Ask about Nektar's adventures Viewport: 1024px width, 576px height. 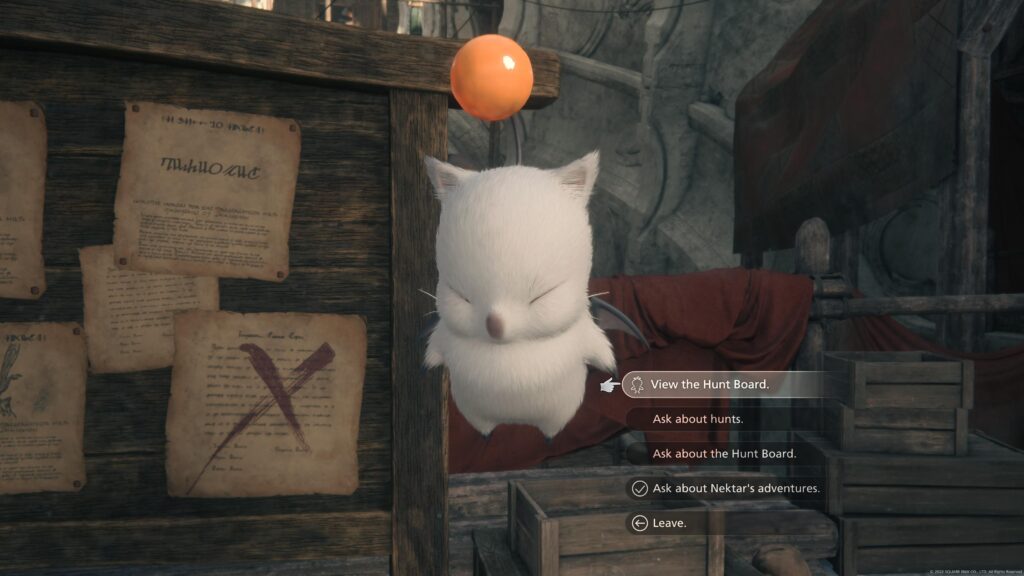[735, 488]
